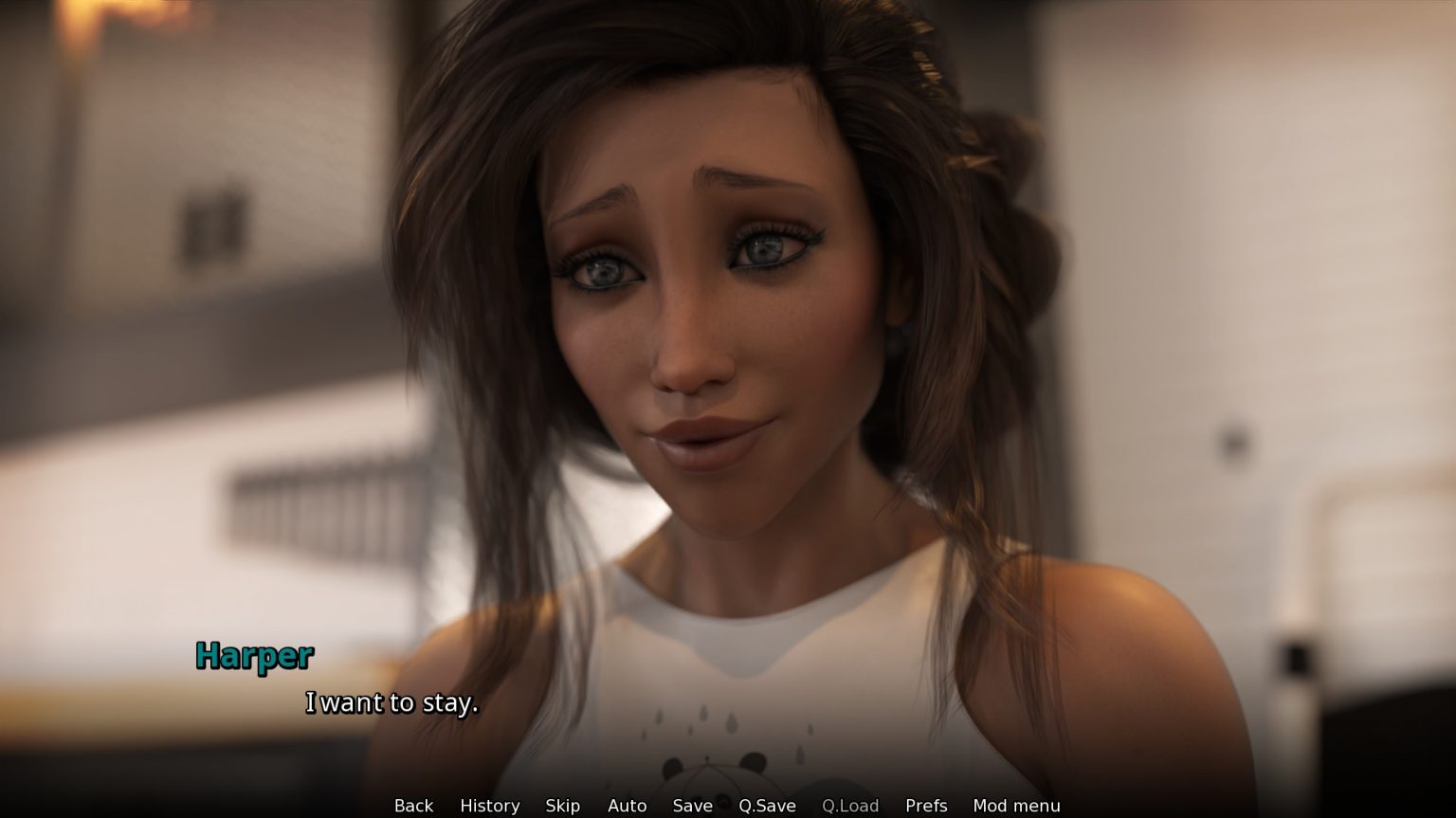Click Back to rewind the dialogue
Image resolution: width=1456 pixels, height=818 pixels.
click(x=413, y=805)
